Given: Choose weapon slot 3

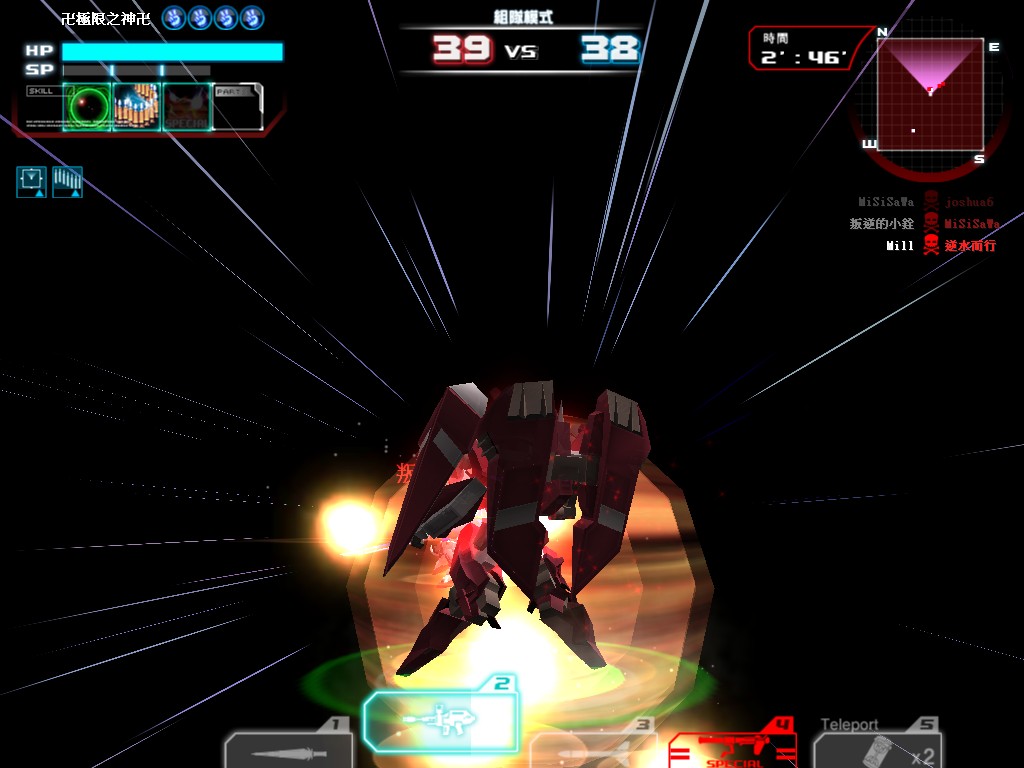Looking at the screenshot, I should click(x=592, y=750).
